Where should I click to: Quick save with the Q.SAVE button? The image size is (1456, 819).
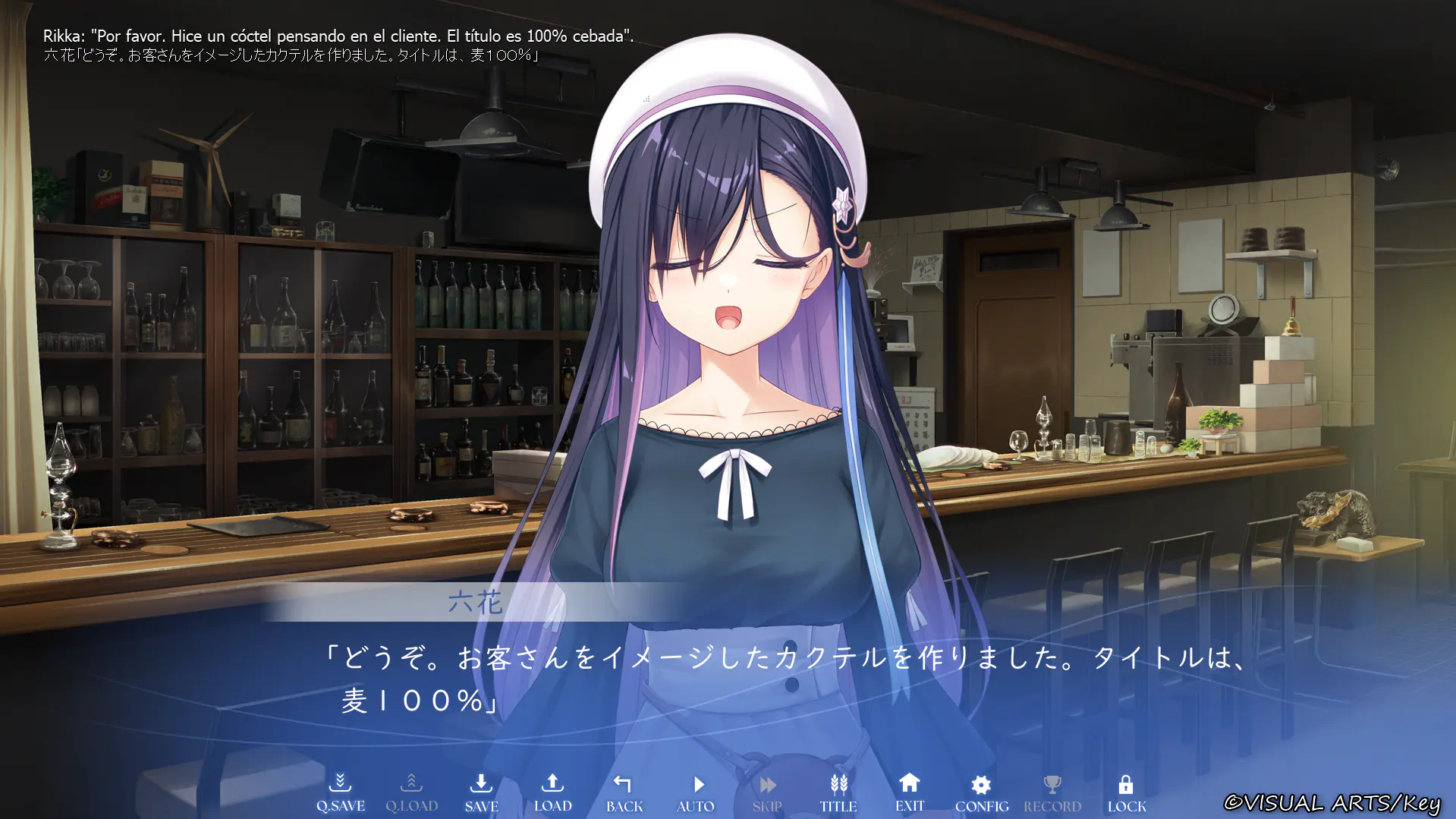341,792
